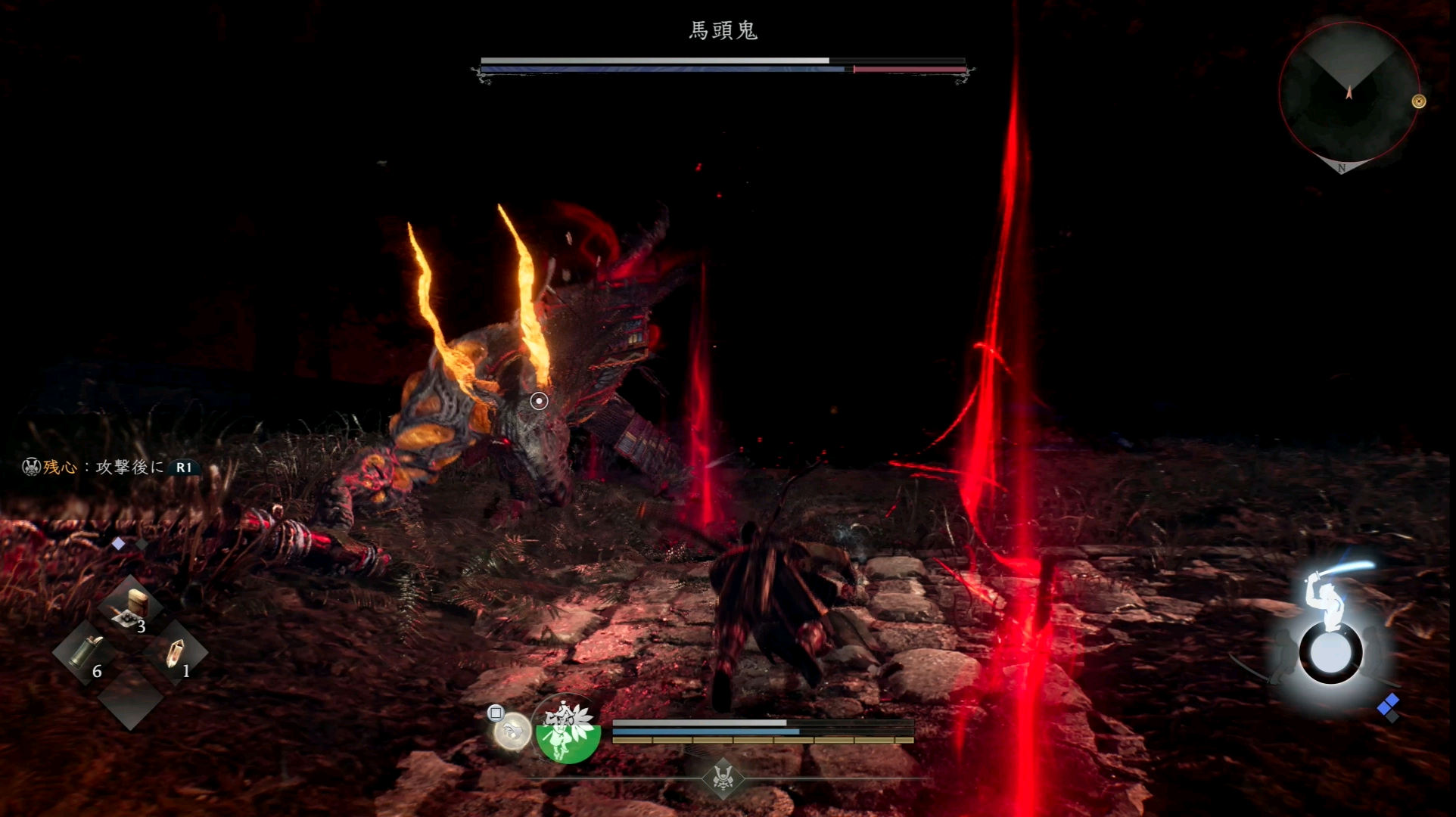The height and width of the screenshot is (817, 1456).
Task: Activate the green guardian spirit icon
Action: click(568, 730)
